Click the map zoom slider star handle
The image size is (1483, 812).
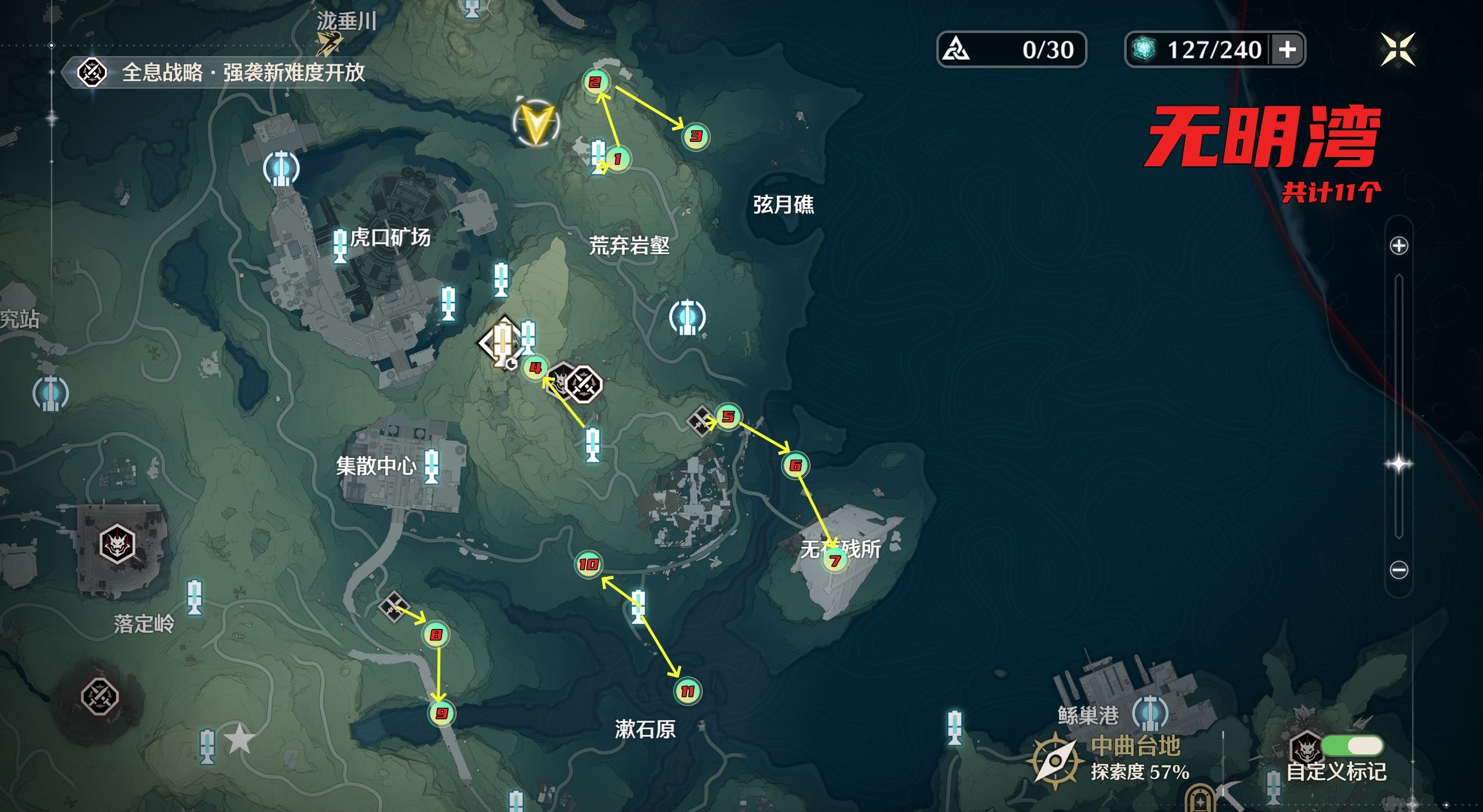coord(1399,464)
